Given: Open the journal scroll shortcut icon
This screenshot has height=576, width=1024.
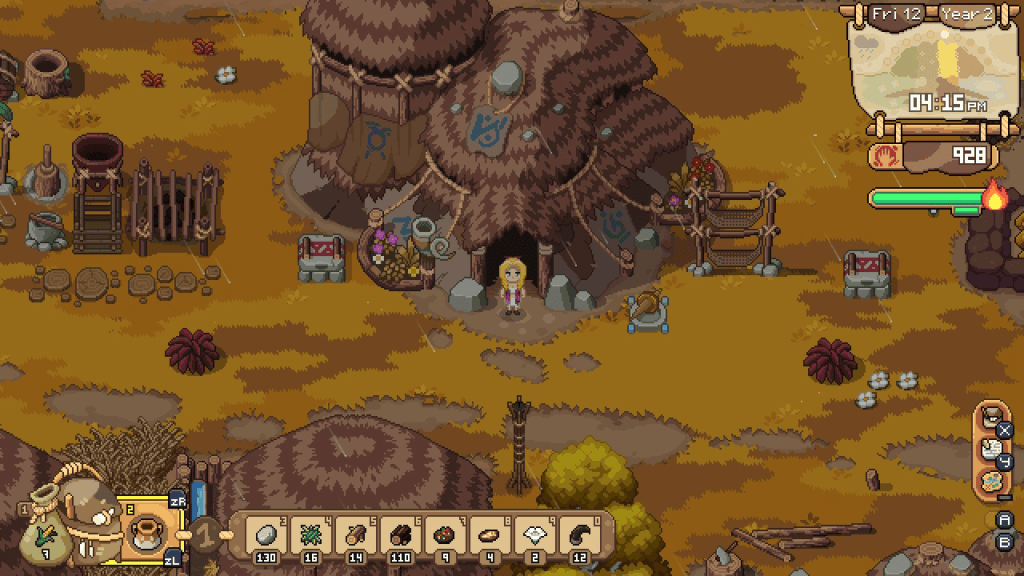Looking at the screenshot, I should pyautogui.click(x=990, y=450).
